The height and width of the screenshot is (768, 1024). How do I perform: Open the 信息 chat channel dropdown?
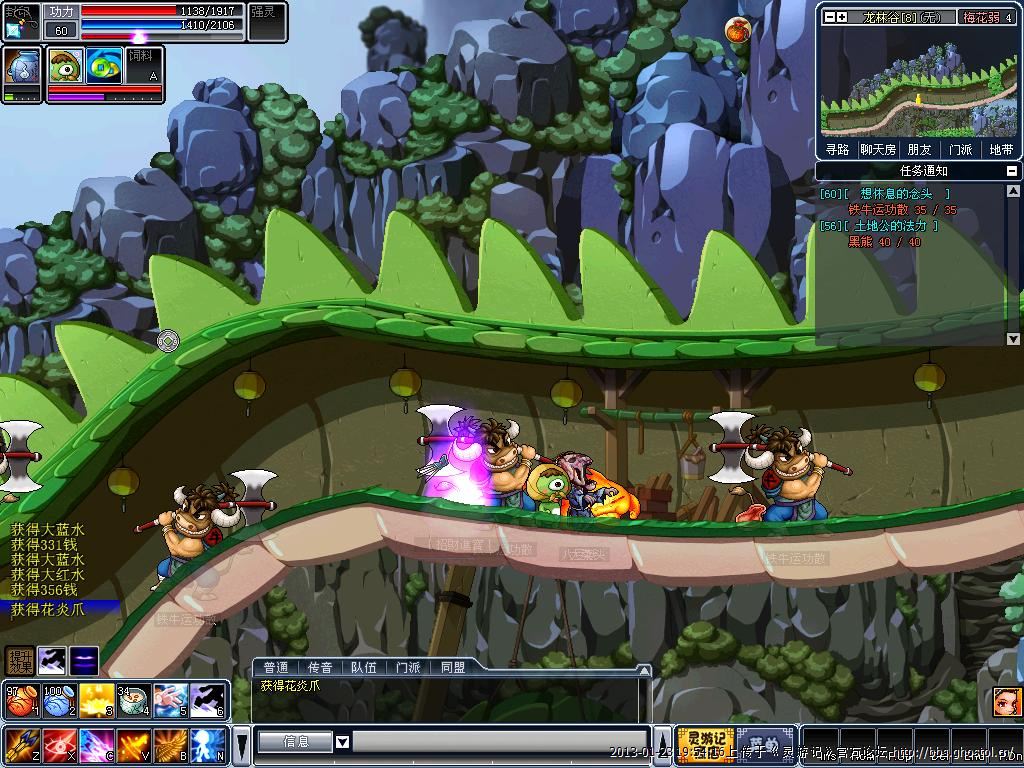tap(342, 742)
